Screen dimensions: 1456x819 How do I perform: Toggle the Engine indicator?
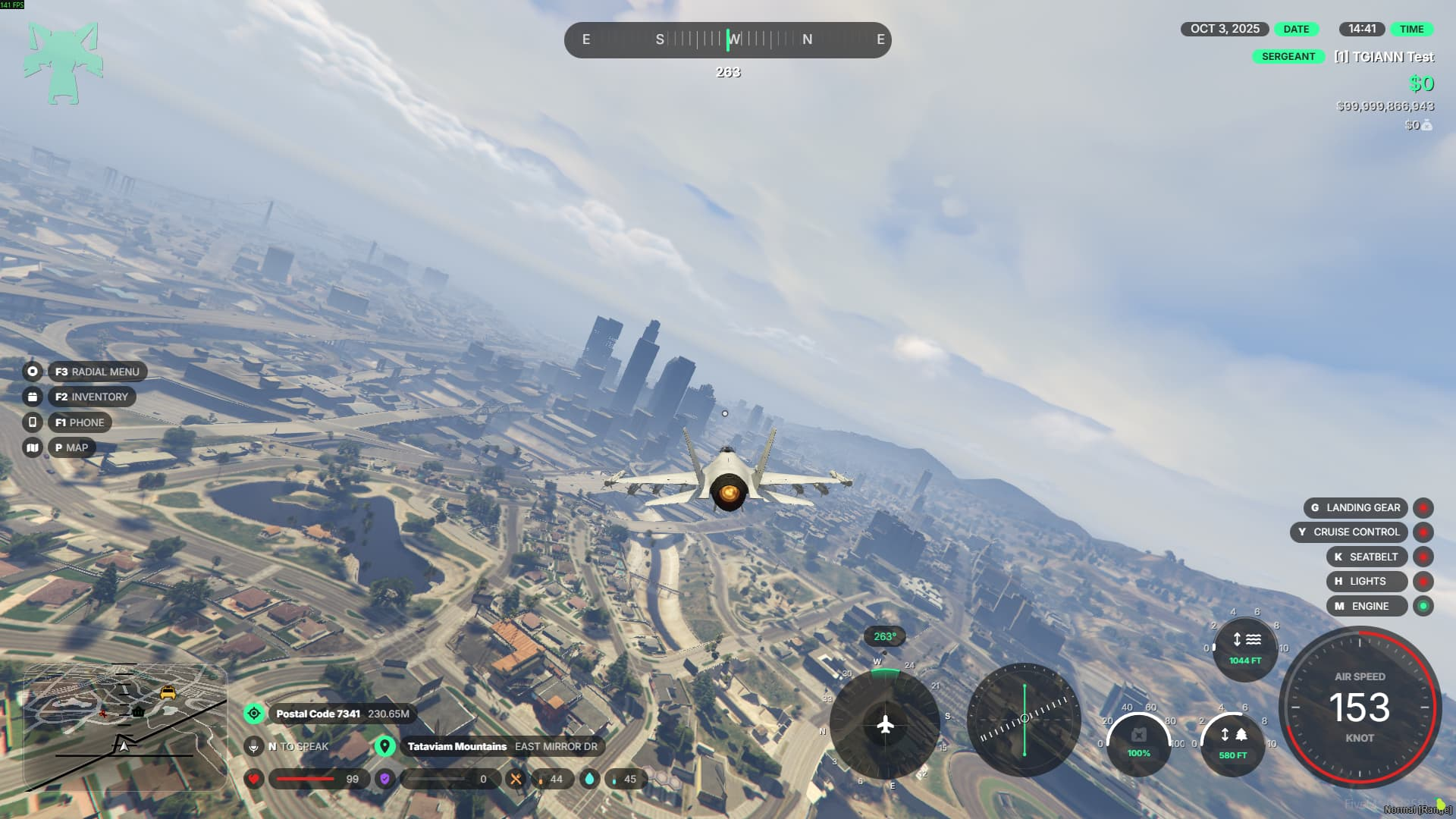(1423, 606)
